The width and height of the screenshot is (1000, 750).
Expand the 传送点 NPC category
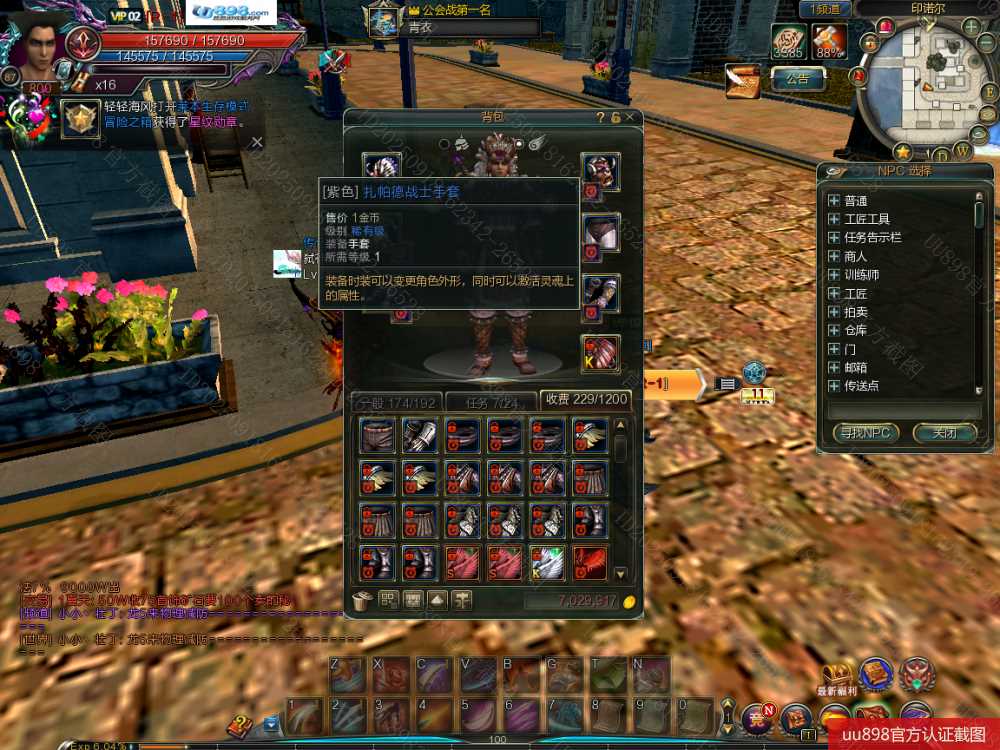pos(833,385)
